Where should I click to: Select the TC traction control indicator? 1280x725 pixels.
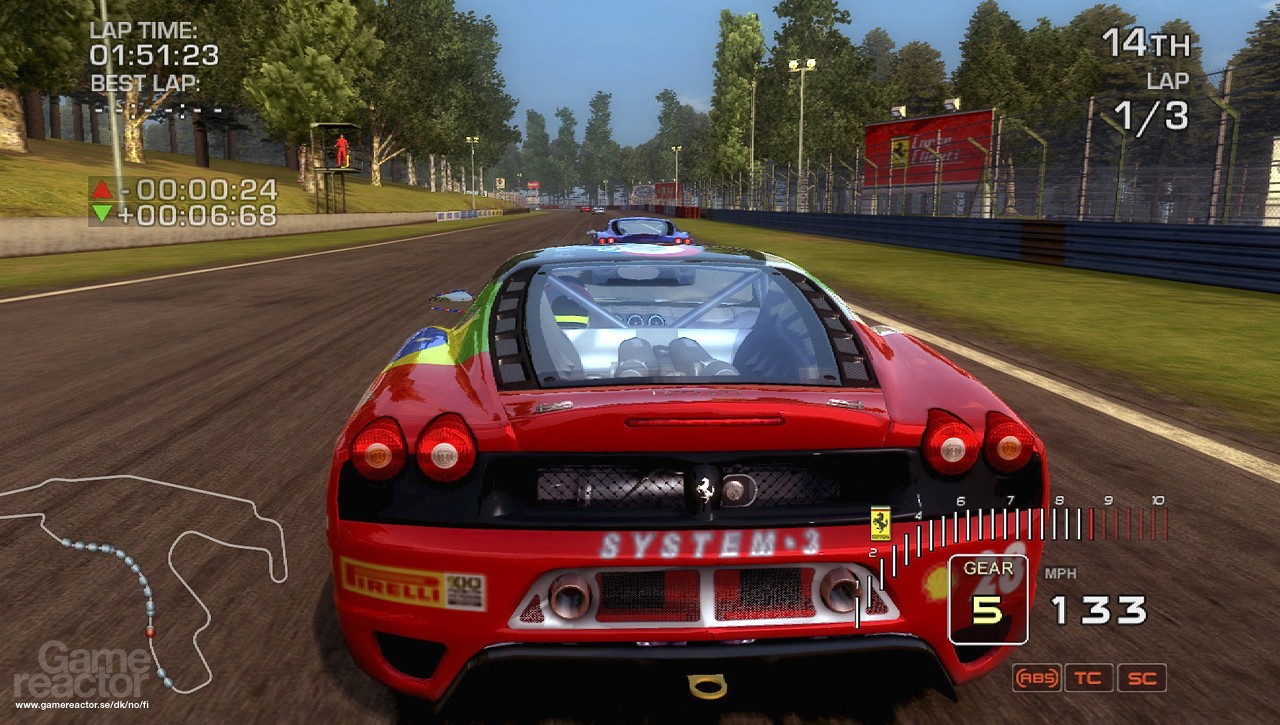[x=1089, y=678]
